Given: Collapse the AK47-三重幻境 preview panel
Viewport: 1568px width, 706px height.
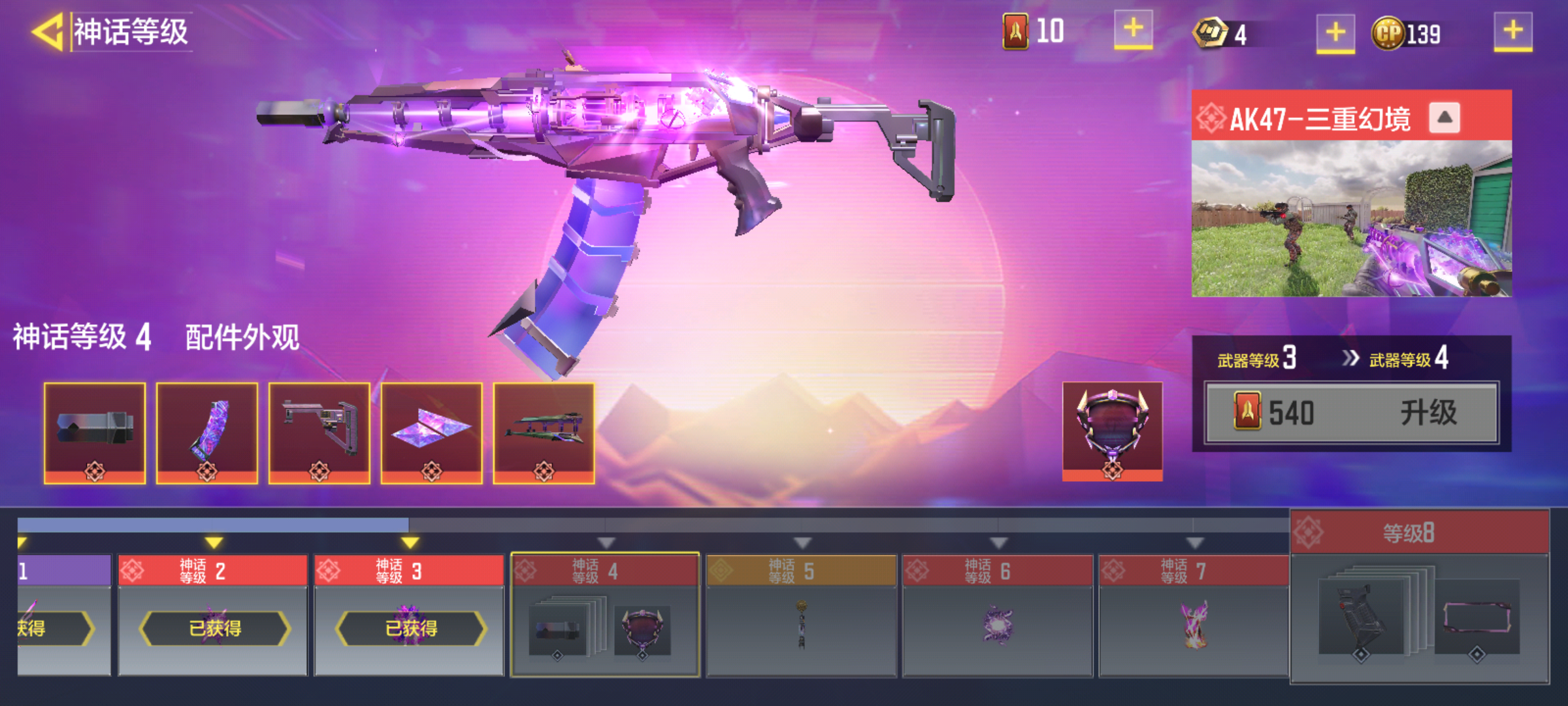Looking at the screenshot, I should pos(1444,118).
